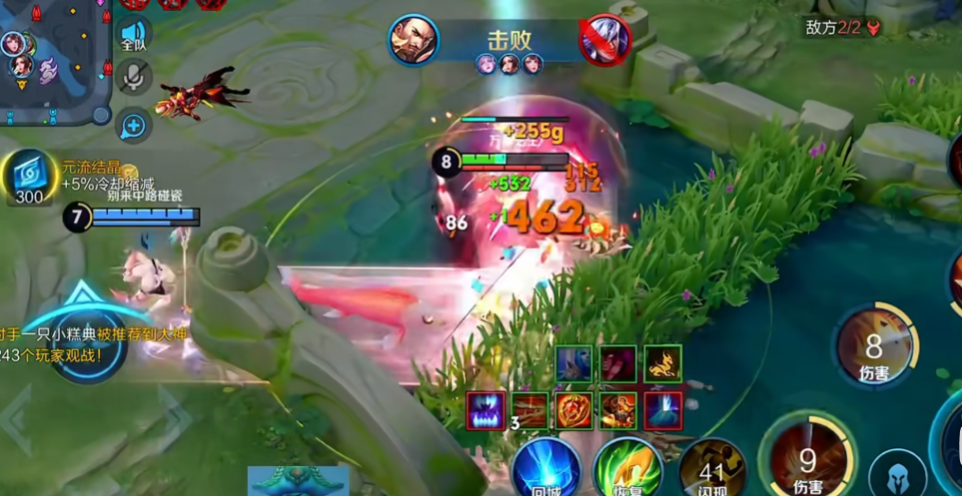Tap the bald bearded hero kill portrait
Image resolution: width=962 pixels, height=496 pixels.
412,40
